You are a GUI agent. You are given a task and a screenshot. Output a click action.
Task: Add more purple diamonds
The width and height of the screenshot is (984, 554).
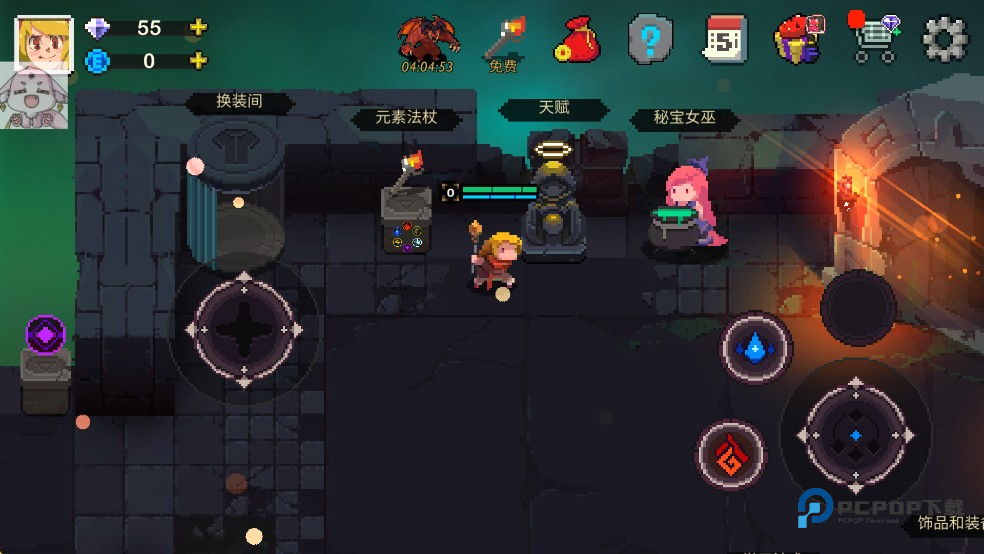[198, 28]
